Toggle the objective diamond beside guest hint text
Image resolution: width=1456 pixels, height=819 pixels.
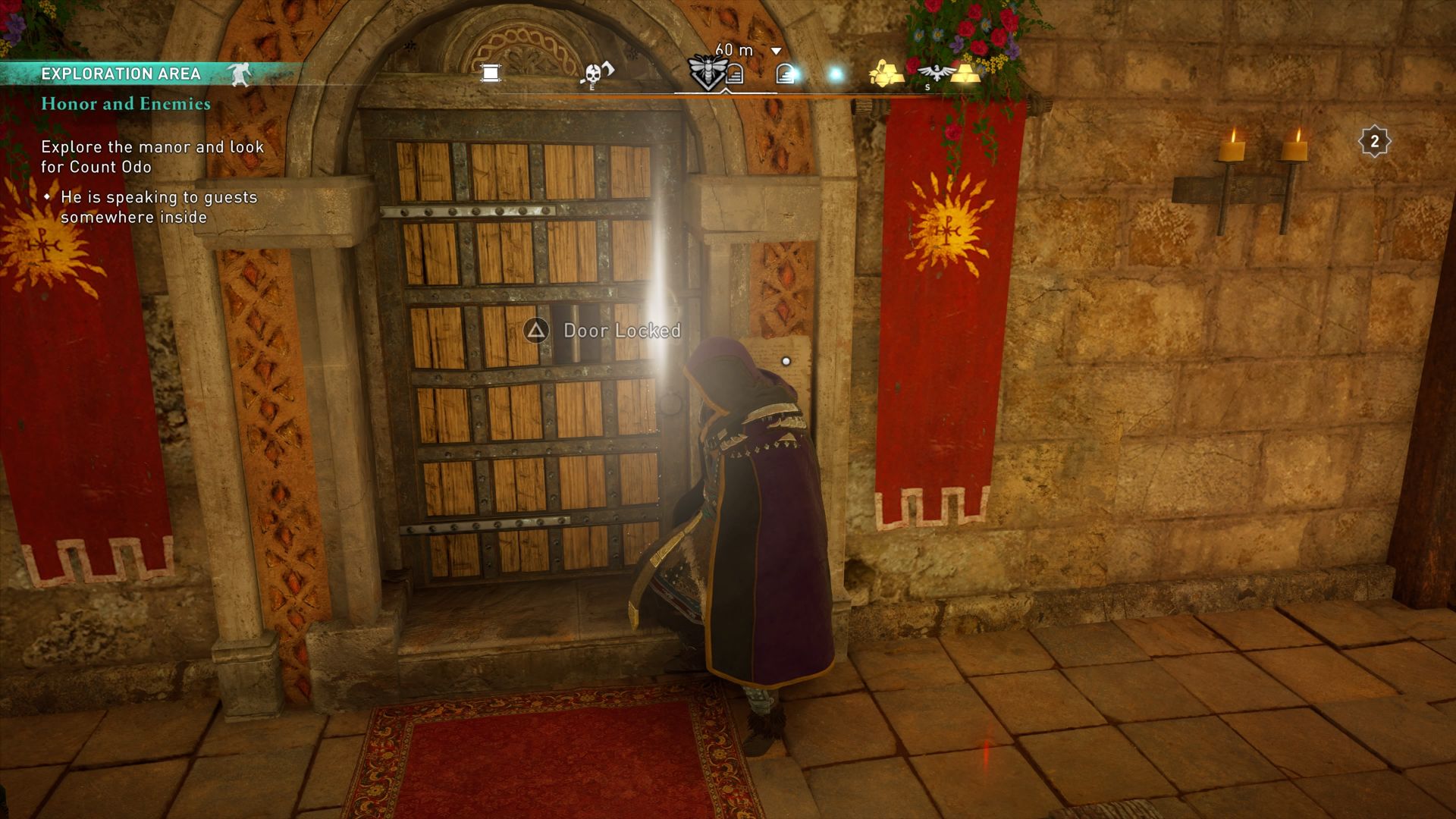point(46,197)
